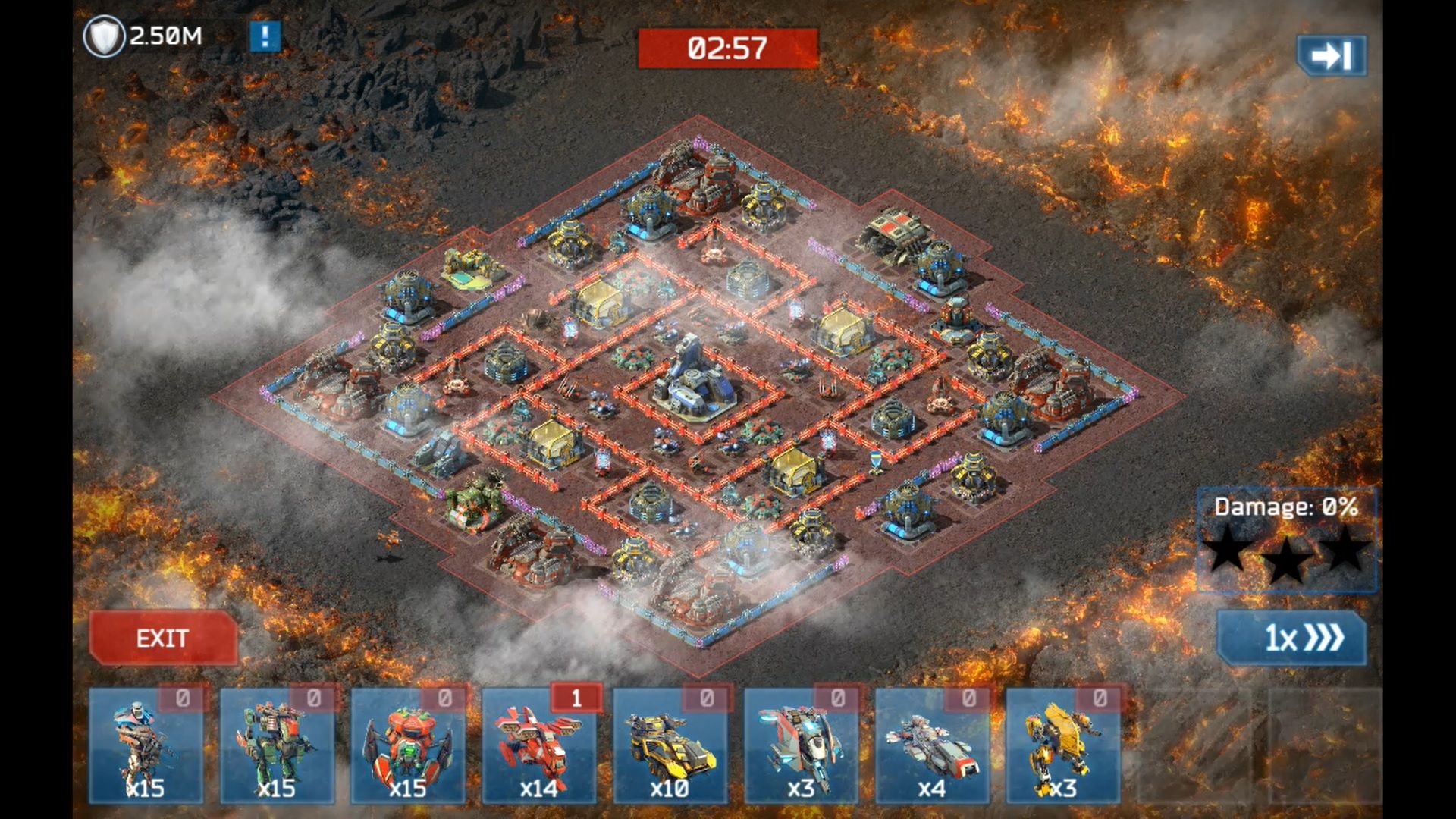Toggle the 1x battle speed button
The height and width of the screenshot is (819, 1456).
click(1291, 638)
